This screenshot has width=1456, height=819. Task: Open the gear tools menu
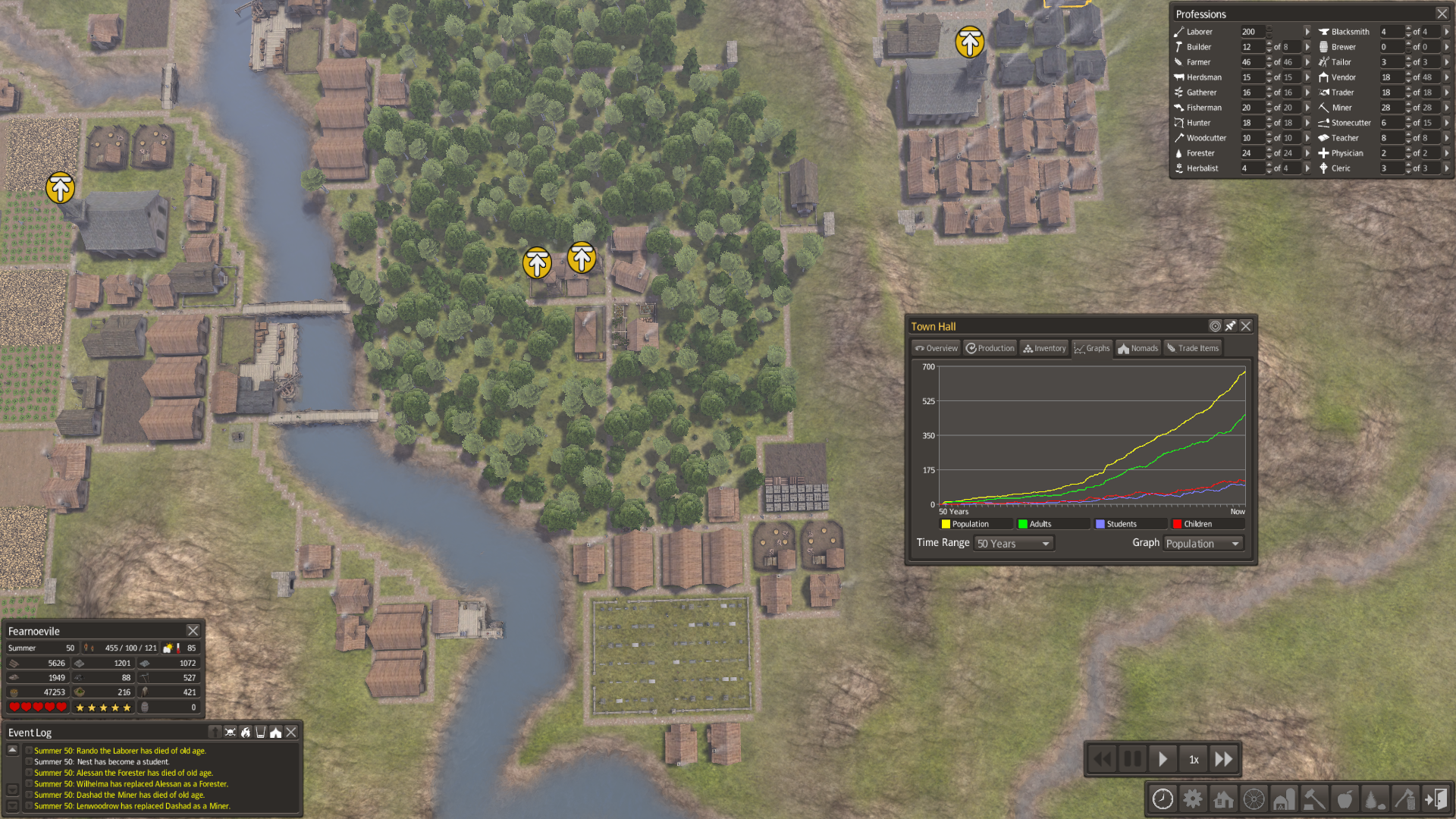[x=1193, y=799]
